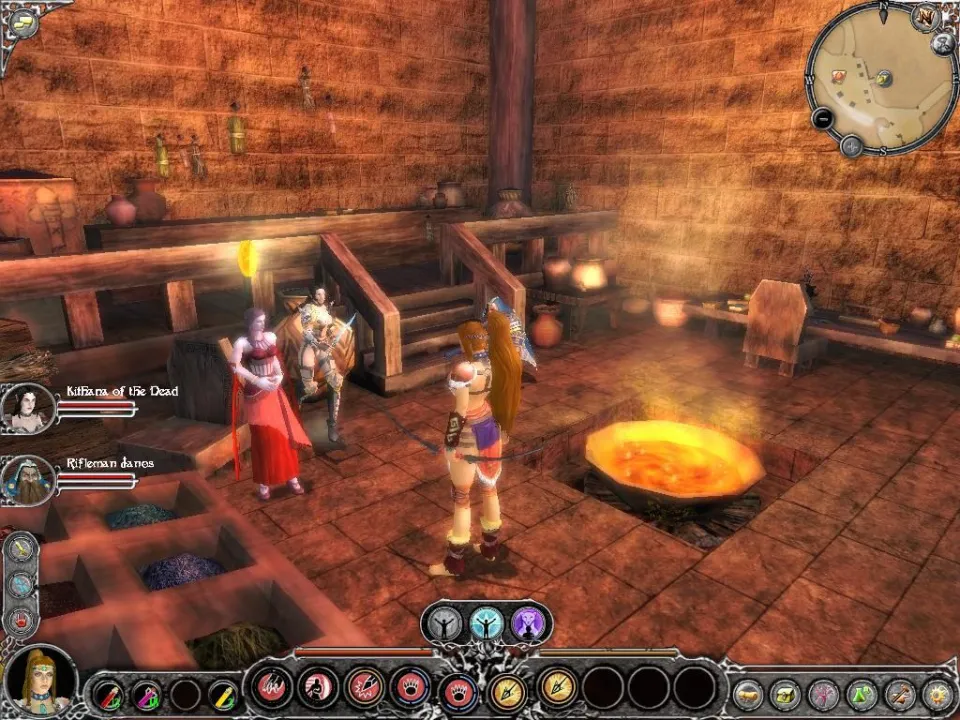
Task: Open the inventory chest
Action: (786, 694)
